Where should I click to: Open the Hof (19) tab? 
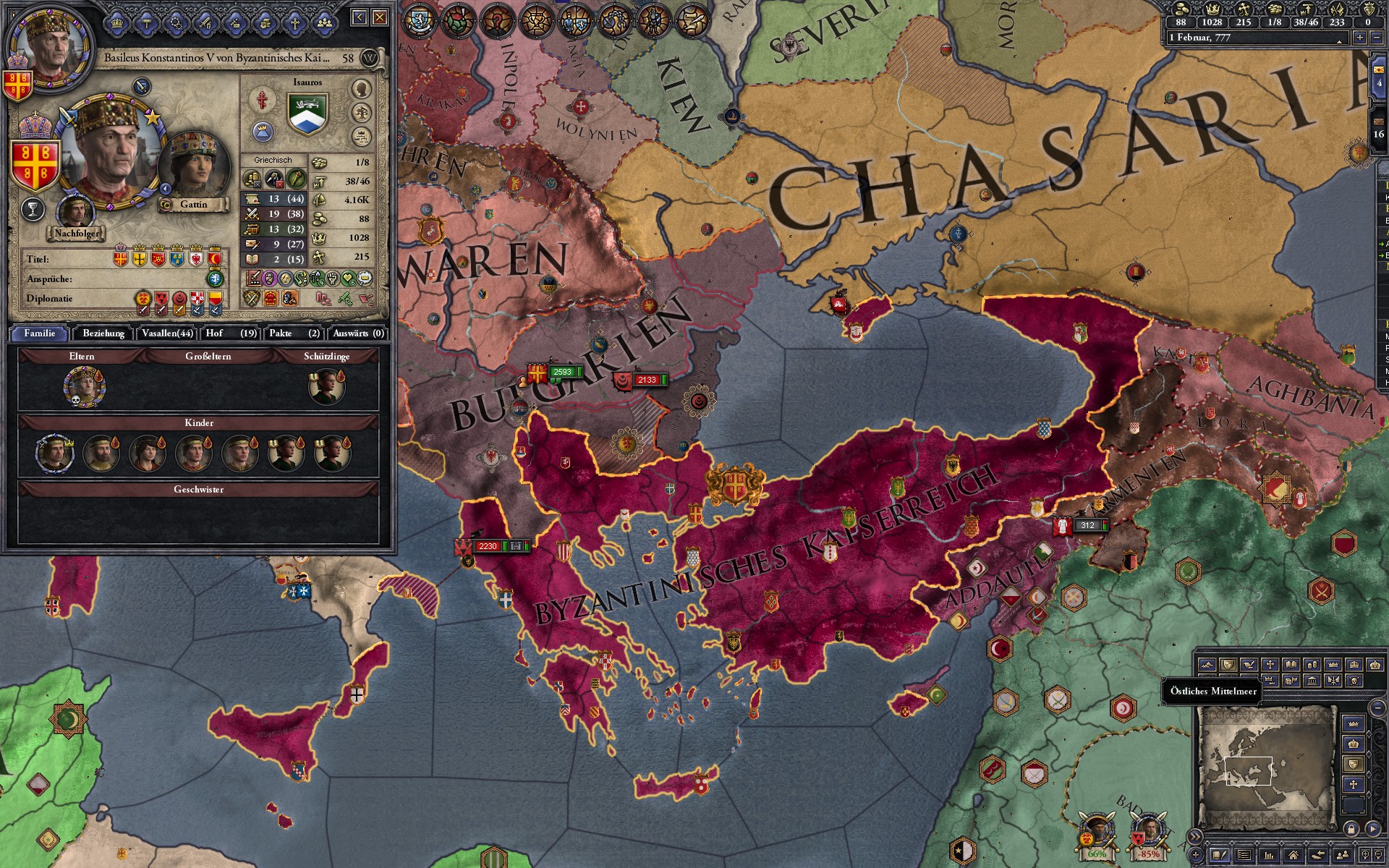(x=231, y=333)
